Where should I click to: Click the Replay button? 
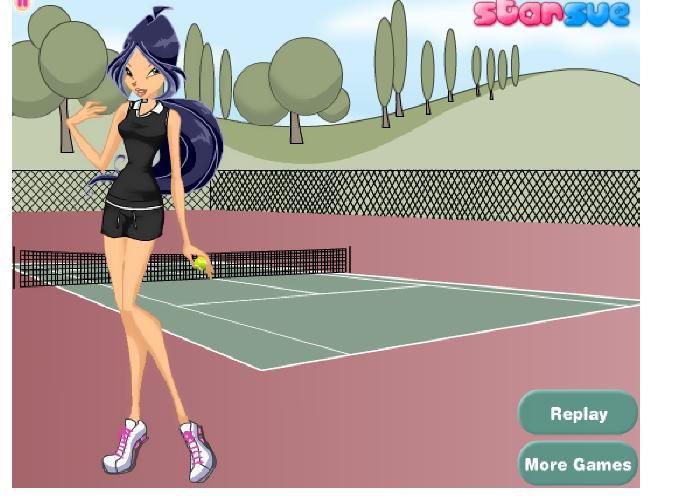coord(578,413)
